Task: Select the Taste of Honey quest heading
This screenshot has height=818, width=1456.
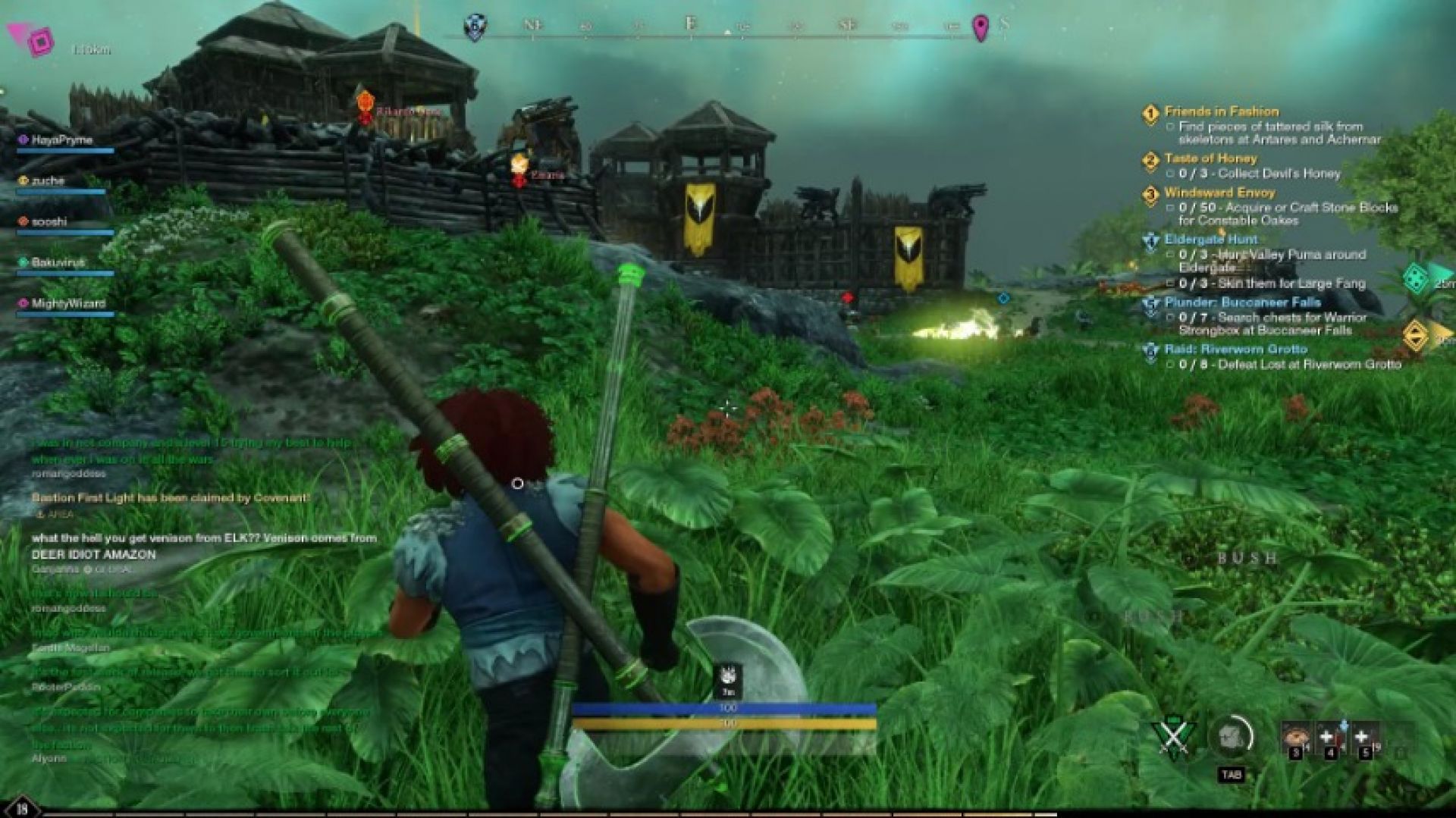Action: click(1210, 159)
